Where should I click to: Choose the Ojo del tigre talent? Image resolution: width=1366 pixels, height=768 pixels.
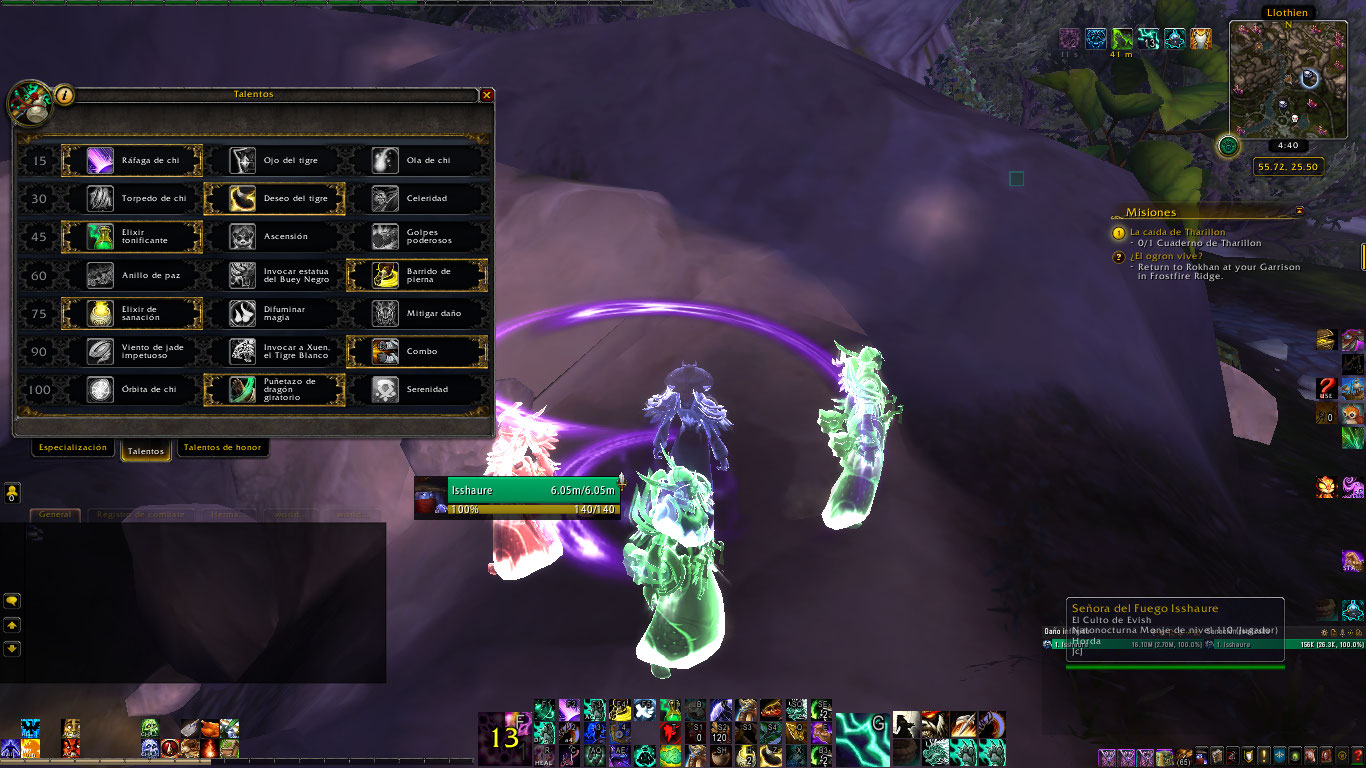[274, 161]
